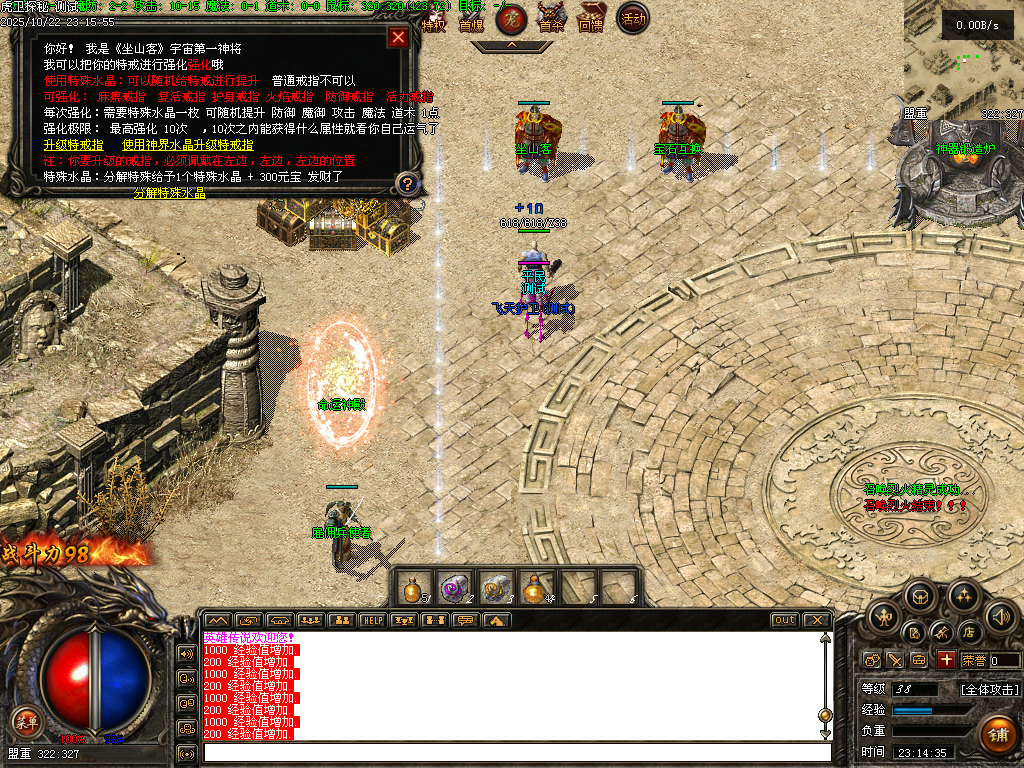This screenshot has width=1024, height=768.
Task: Type in the chat input field
Action: click(x=515, y=752)
